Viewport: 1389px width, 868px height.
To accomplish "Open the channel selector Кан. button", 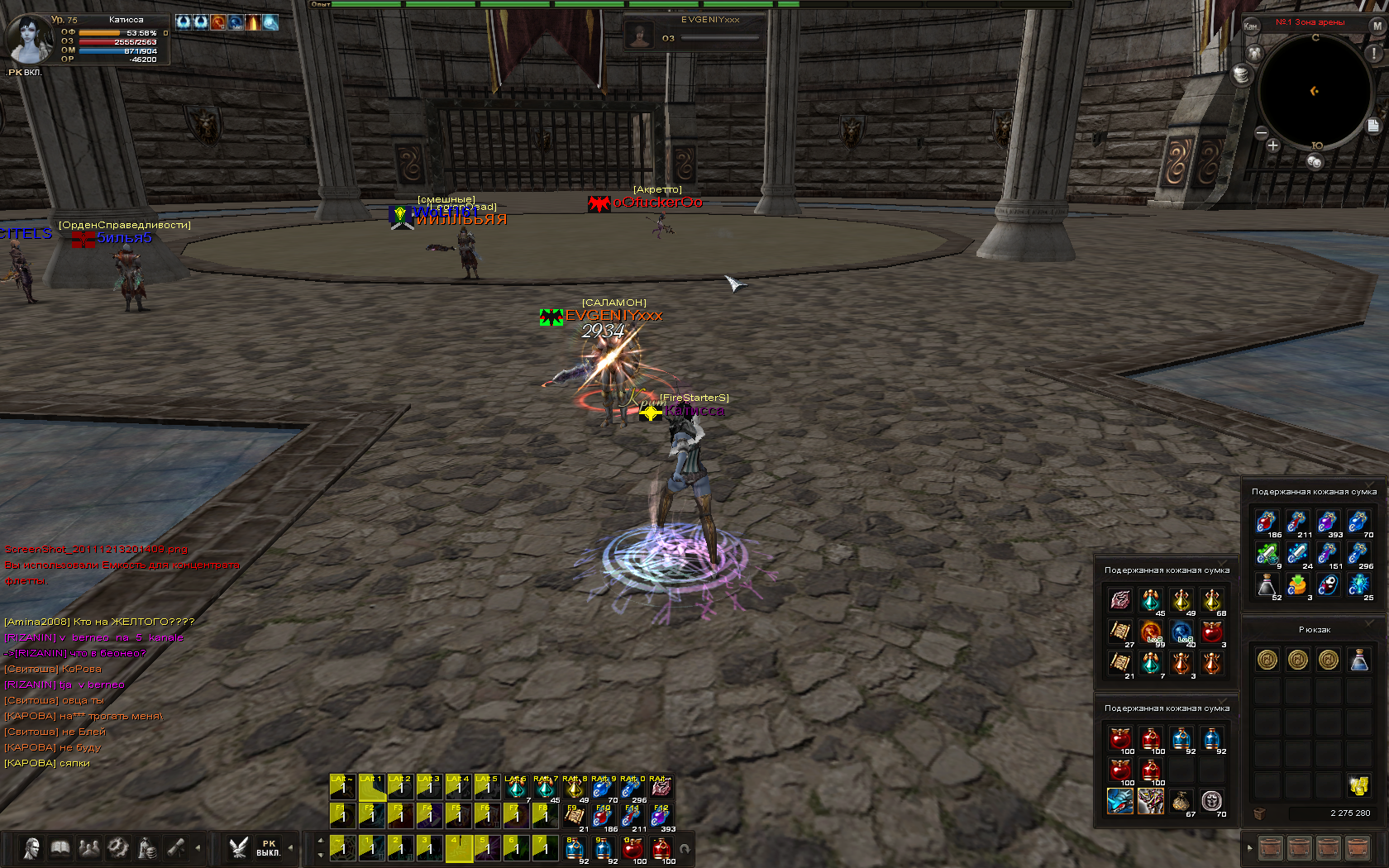I will point(1251,26).
